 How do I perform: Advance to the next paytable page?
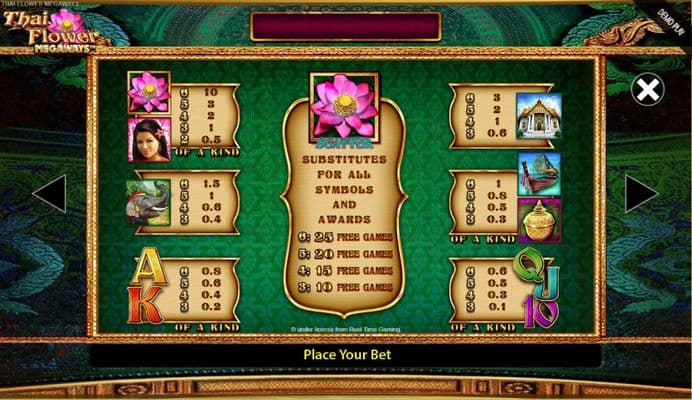(x=641, y=193)
